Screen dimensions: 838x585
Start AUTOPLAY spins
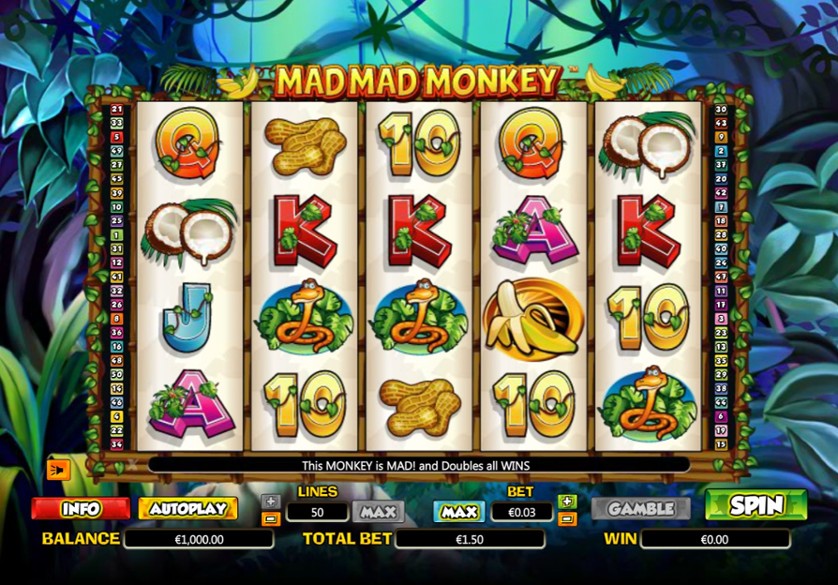pos(188,508)
